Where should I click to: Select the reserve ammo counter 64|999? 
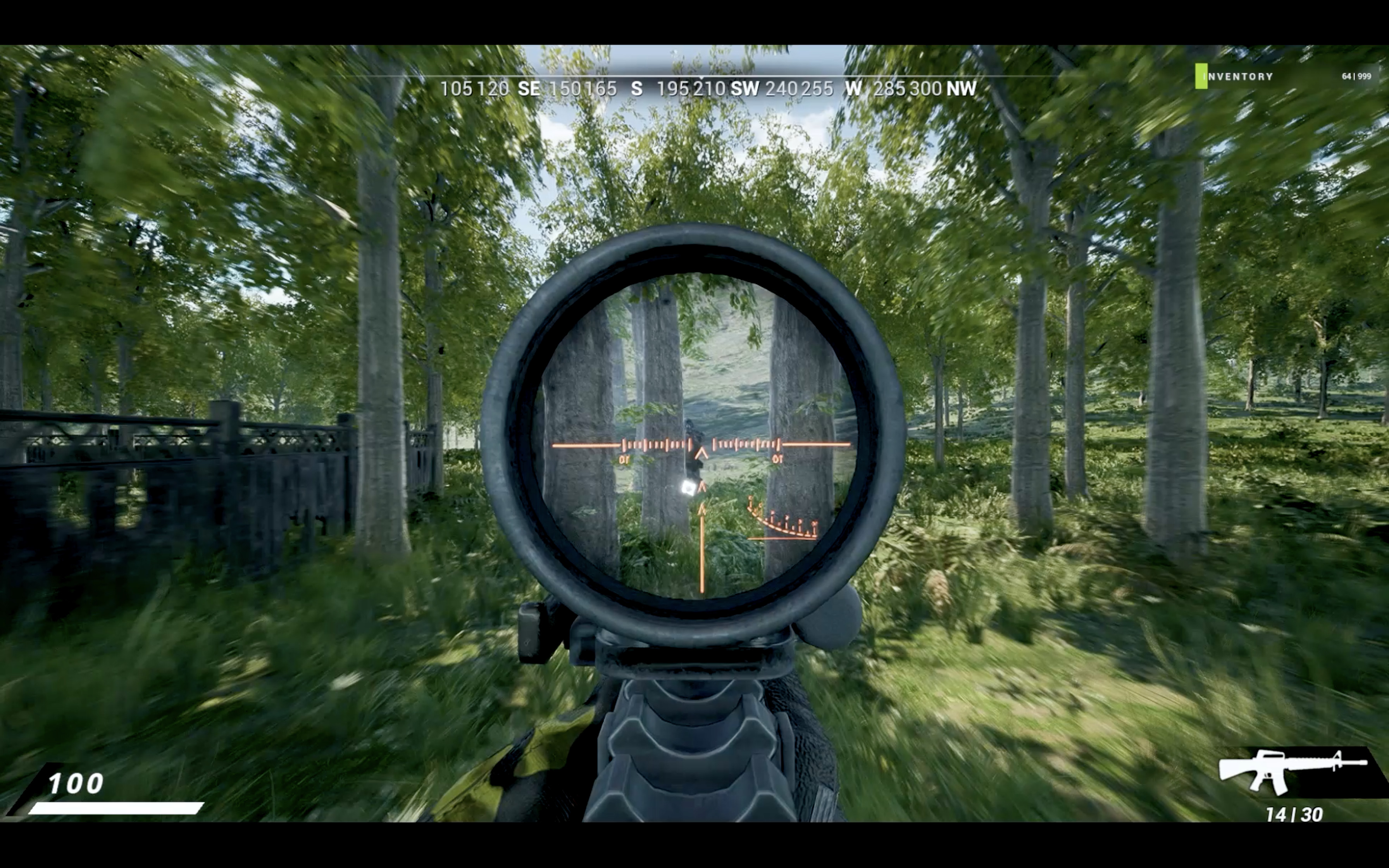1356,76
